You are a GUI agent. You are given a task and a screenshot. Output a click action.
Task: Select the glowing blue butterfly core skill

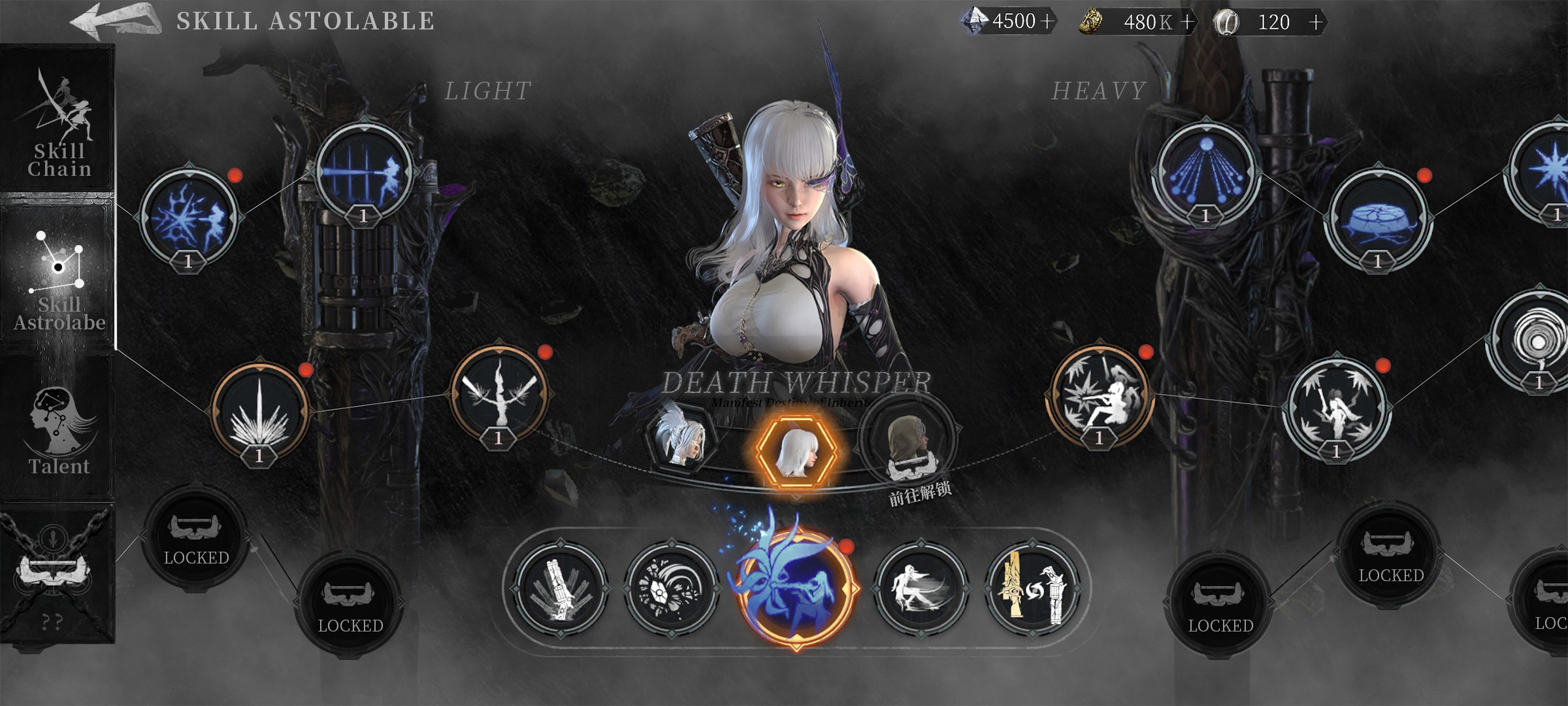[796, 585]
